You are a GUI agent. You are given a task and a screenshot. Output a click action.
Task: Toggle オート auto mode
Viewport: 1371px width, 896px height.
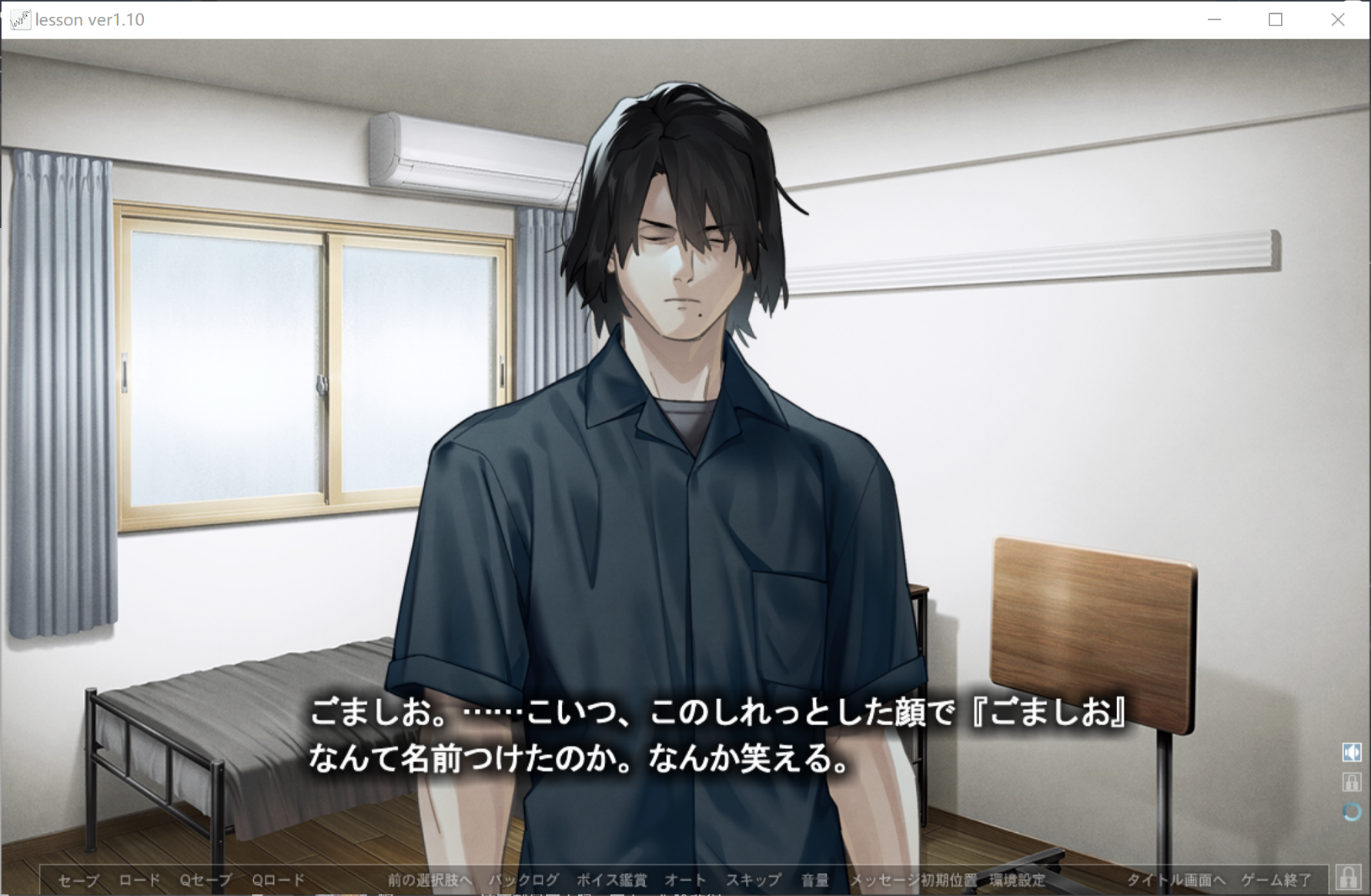[x=685, y=880]
